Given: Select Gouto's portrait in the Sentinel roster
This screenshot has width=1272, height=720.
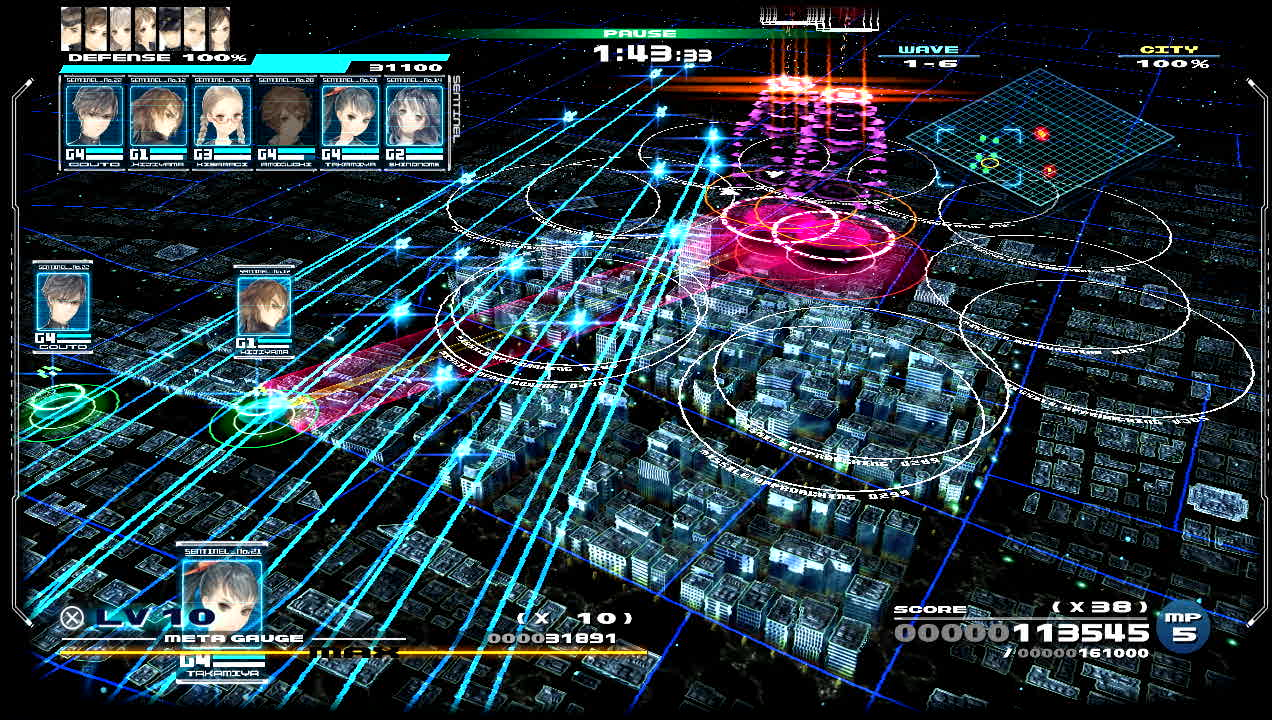Looking at the screenshot, I should click(x=95, y=116).
